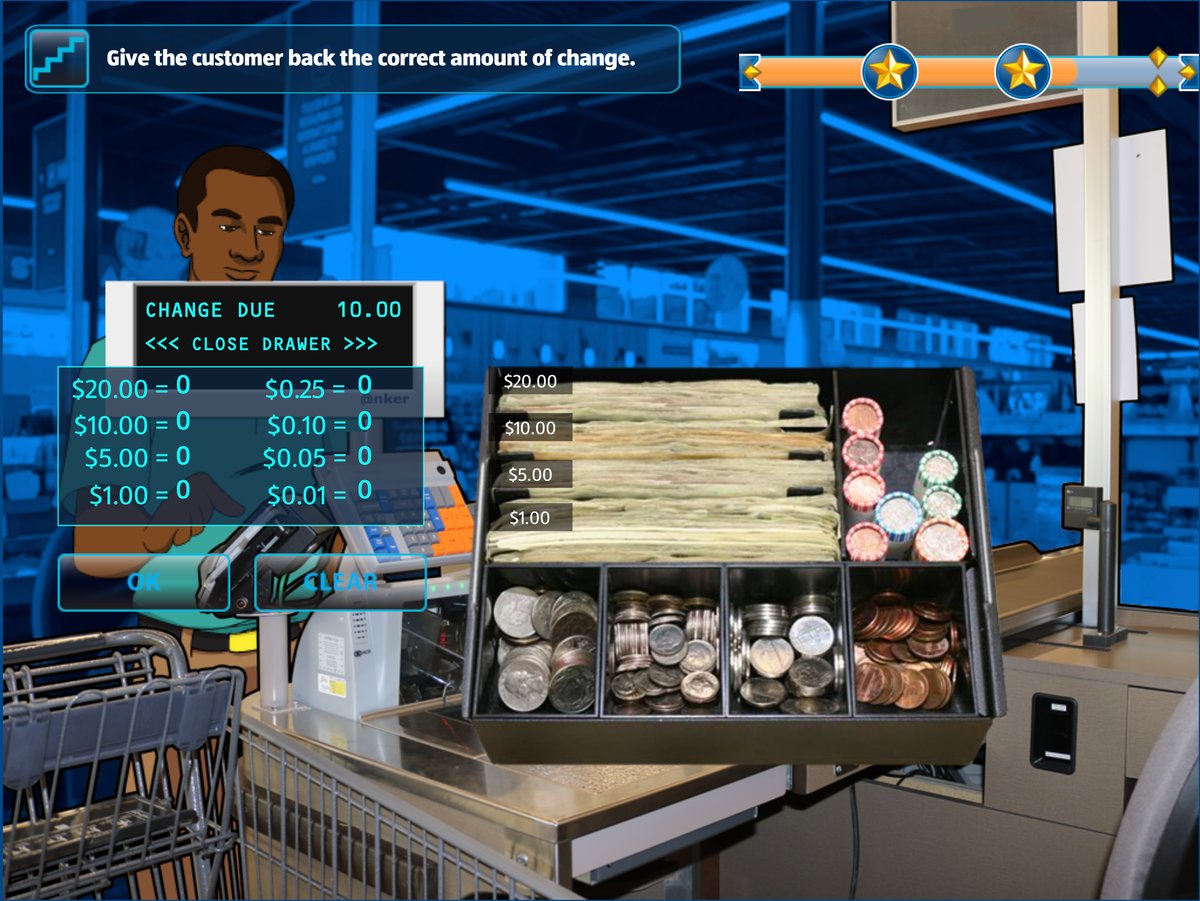Viewport: 1200px width, 901px height.
Task: Confirm the change with the OK button
Action: (144, 582)
